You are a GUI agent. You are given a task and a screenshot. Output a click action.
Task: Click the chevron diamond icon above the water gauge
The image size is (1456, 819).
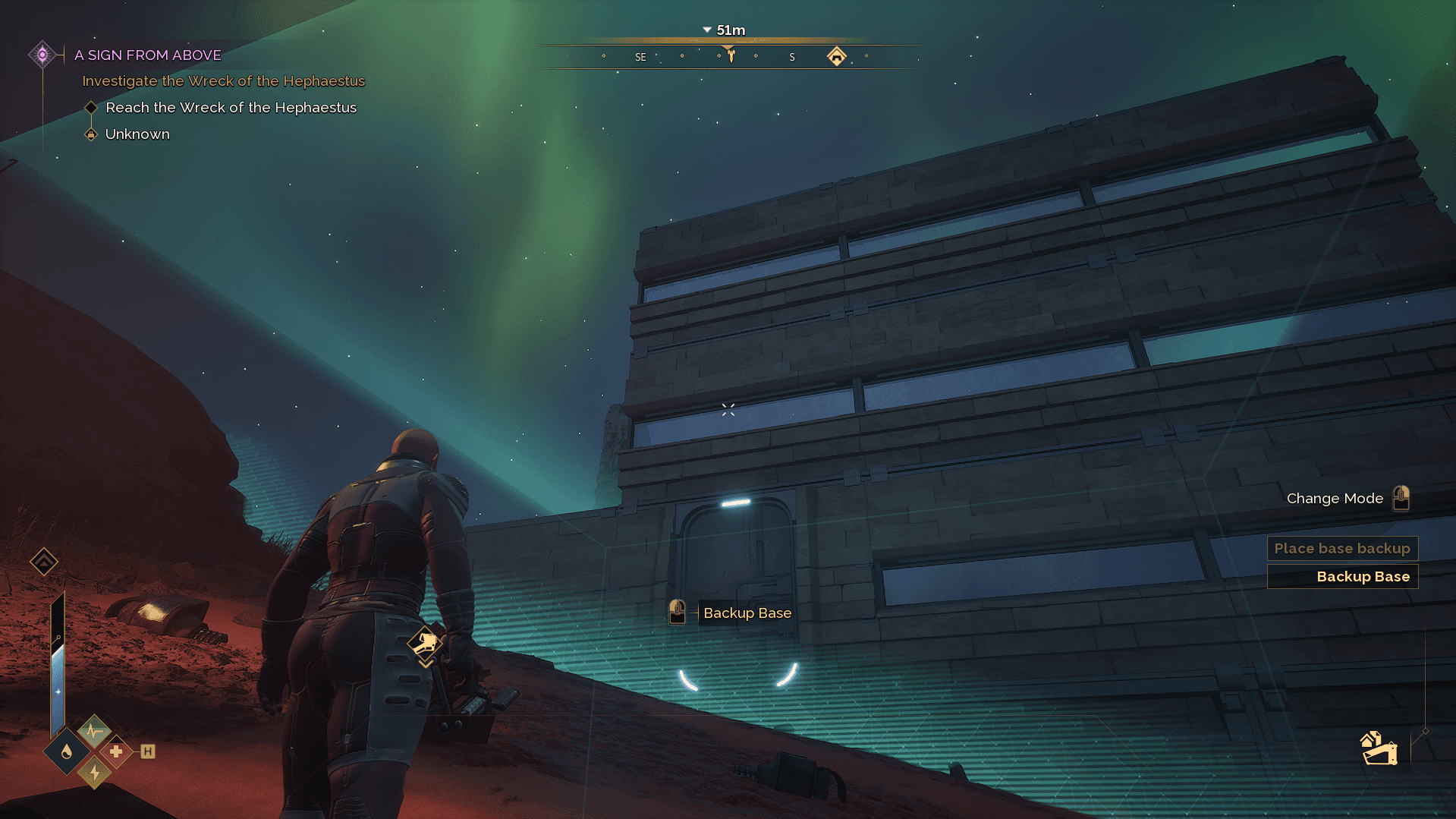(x=44, y=562)
